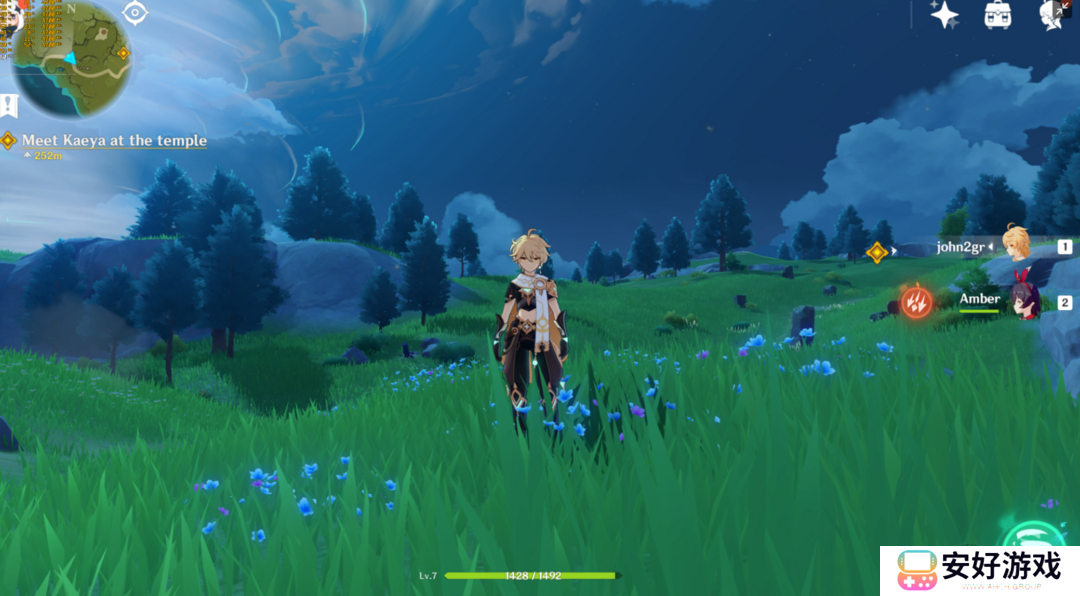The image size is (1080, 596).
Task: Toggle the elemental sight eye icon
Action: click(135, 13)
